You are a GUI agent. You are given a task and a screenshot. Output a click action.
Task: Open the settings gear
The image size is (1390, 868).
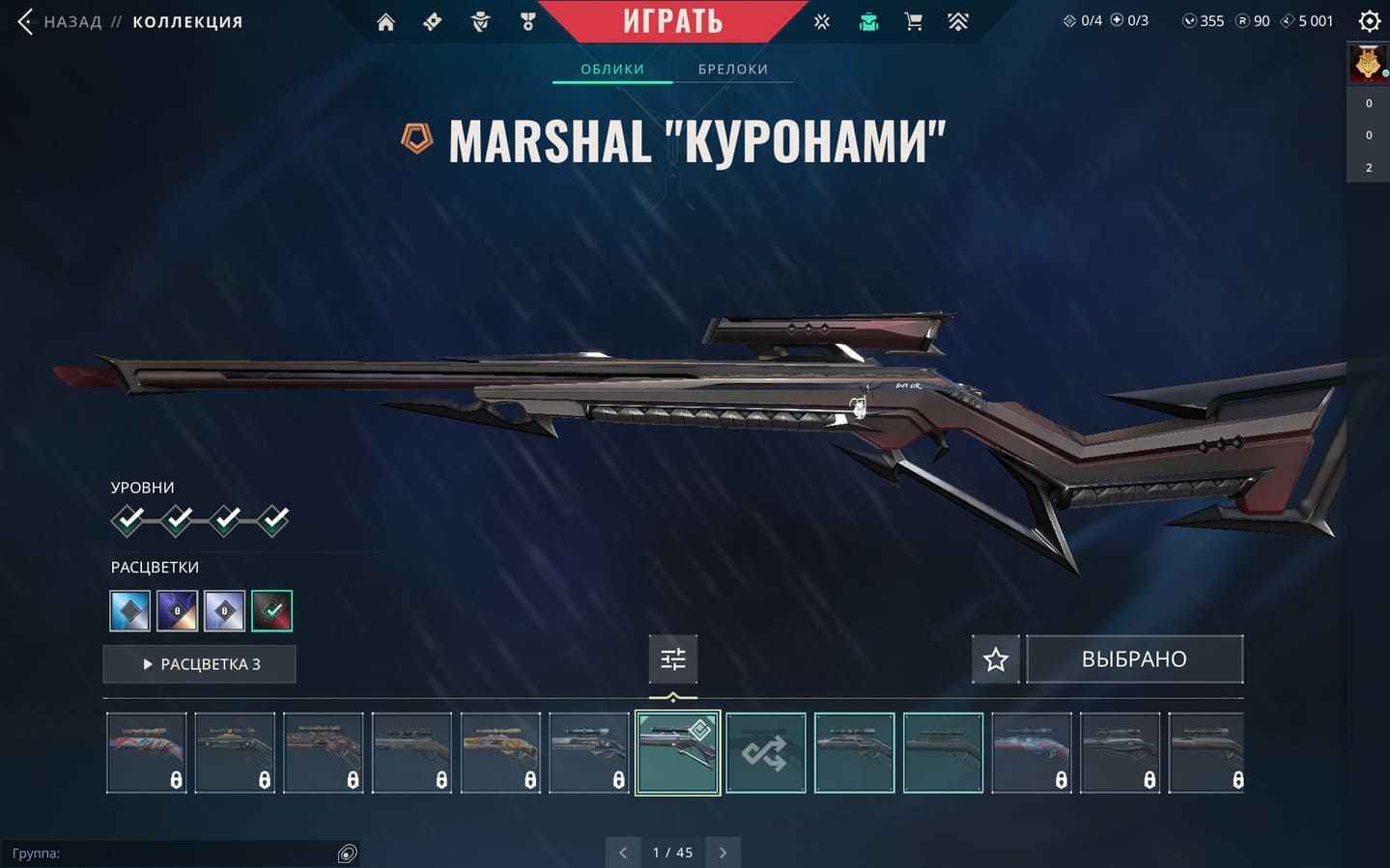tap(1369, 21)
